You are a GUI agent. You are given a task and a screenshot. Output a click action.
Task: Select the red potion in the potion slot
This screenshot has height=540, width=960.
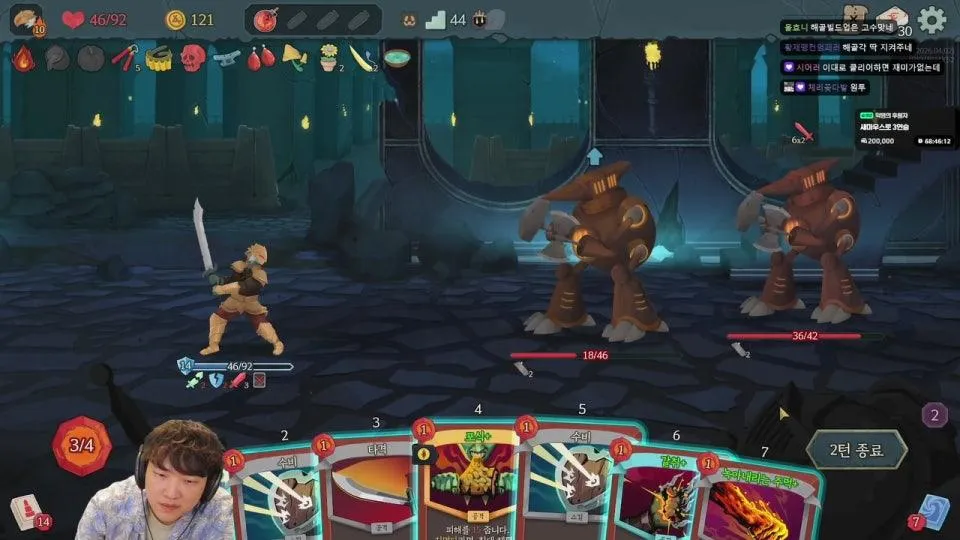267,19
